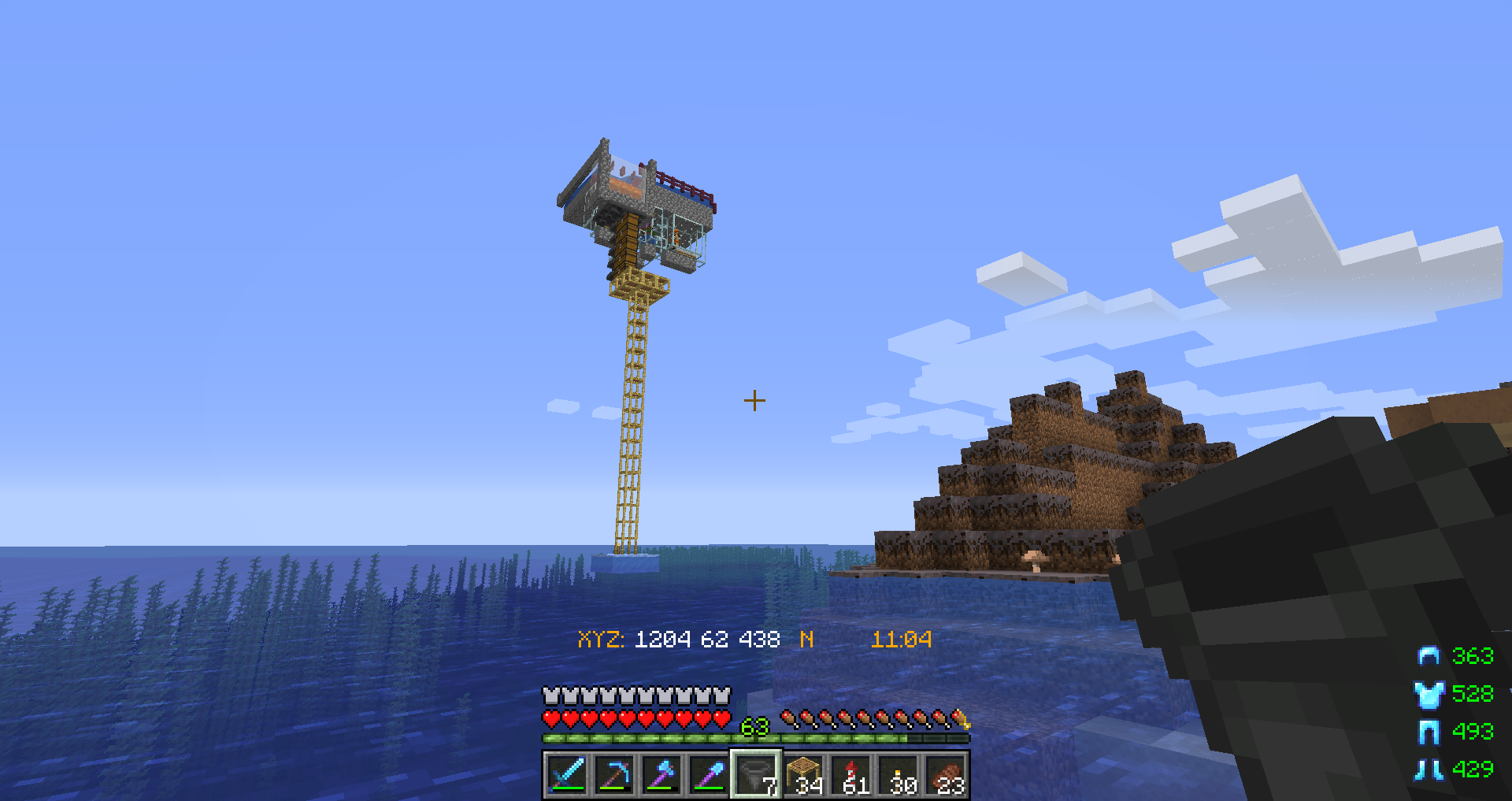Select the diamond sword hotbar slot
Screen dimensions: 1512x801
click(567, 775)
